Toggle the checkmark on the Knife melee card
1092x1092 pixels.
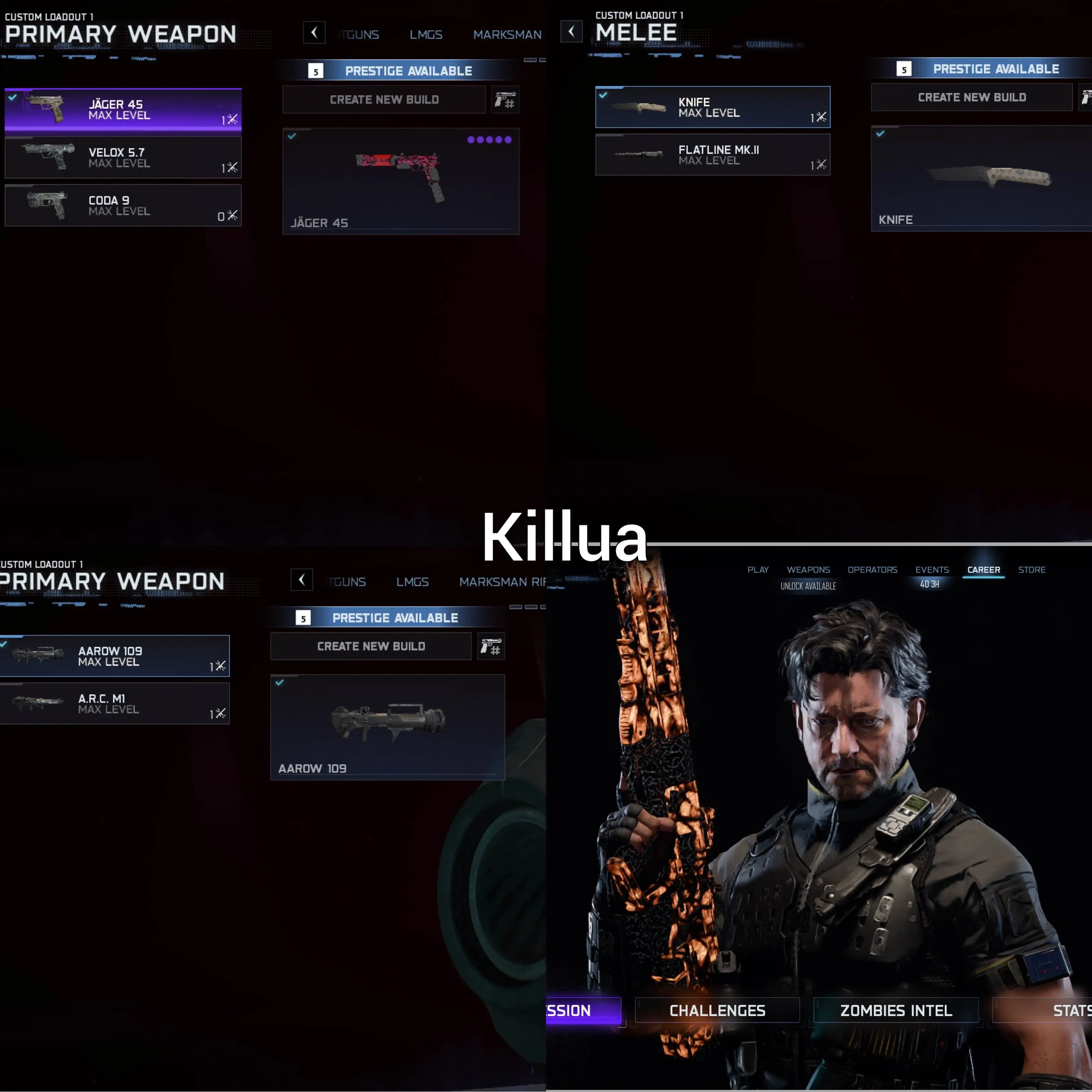(x=604, y=96)
